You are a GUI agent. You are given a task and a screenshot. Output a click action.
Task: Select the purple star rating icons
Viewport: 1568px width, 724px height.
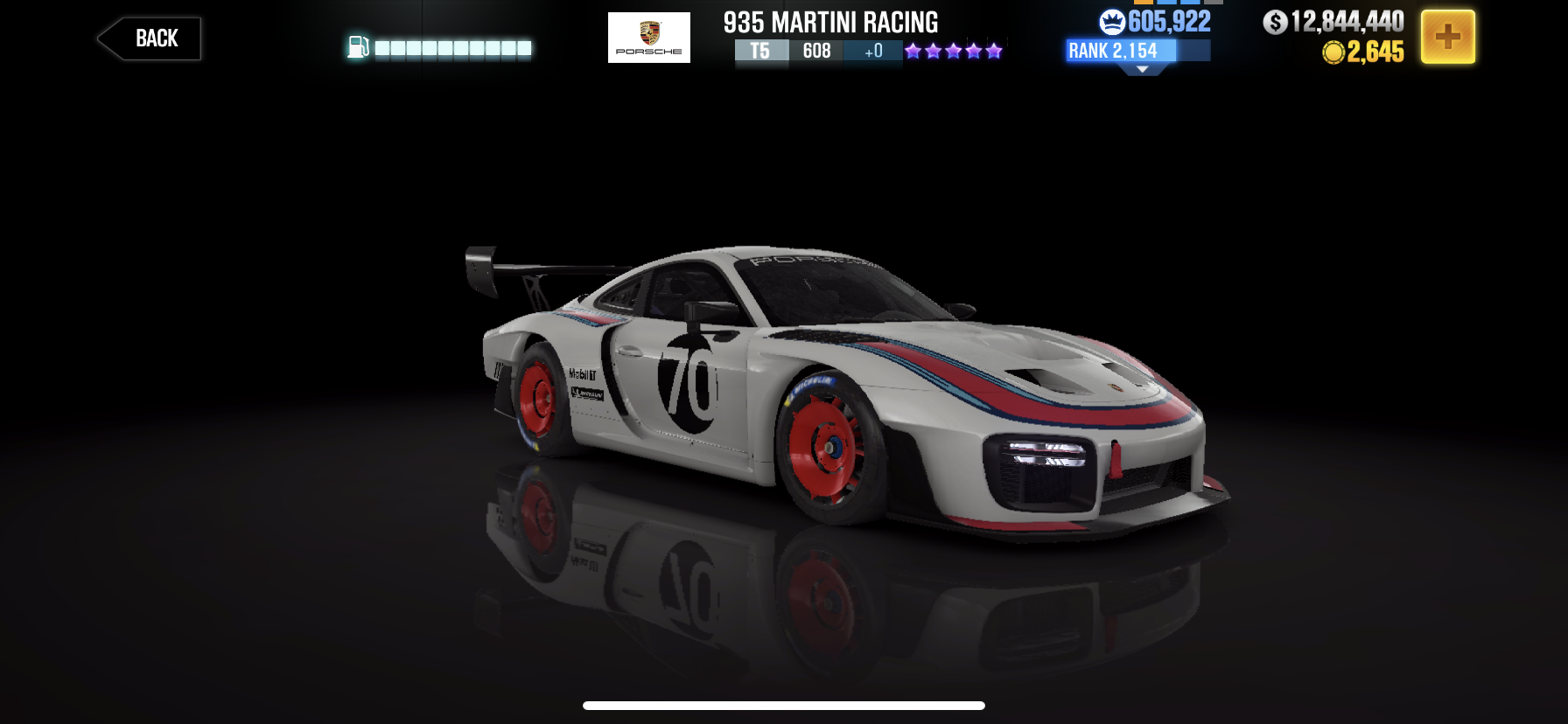(x=953, y=52)
